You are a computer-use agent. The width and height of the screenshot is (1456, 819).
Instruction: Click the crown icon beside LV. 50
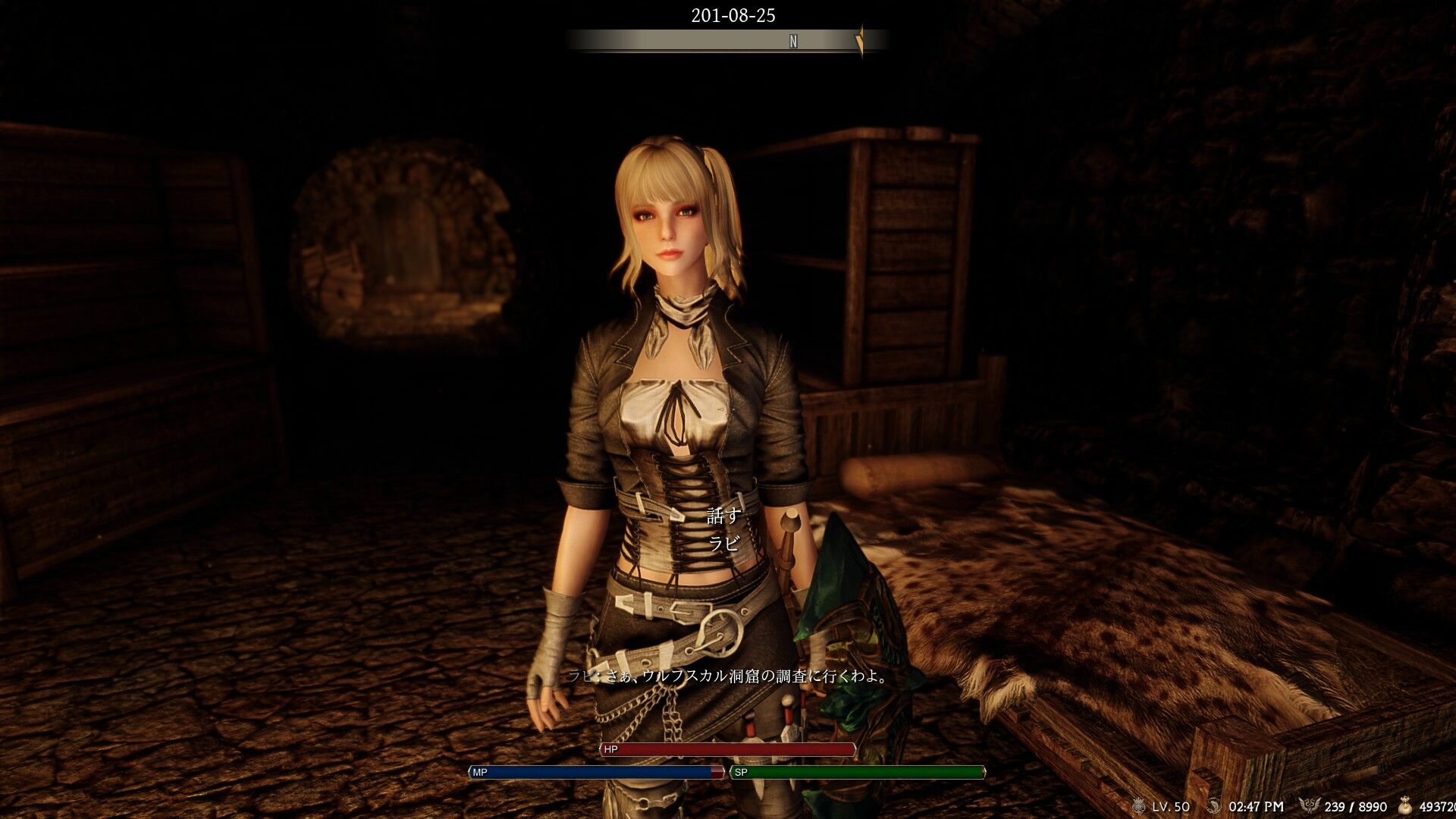1139,805
